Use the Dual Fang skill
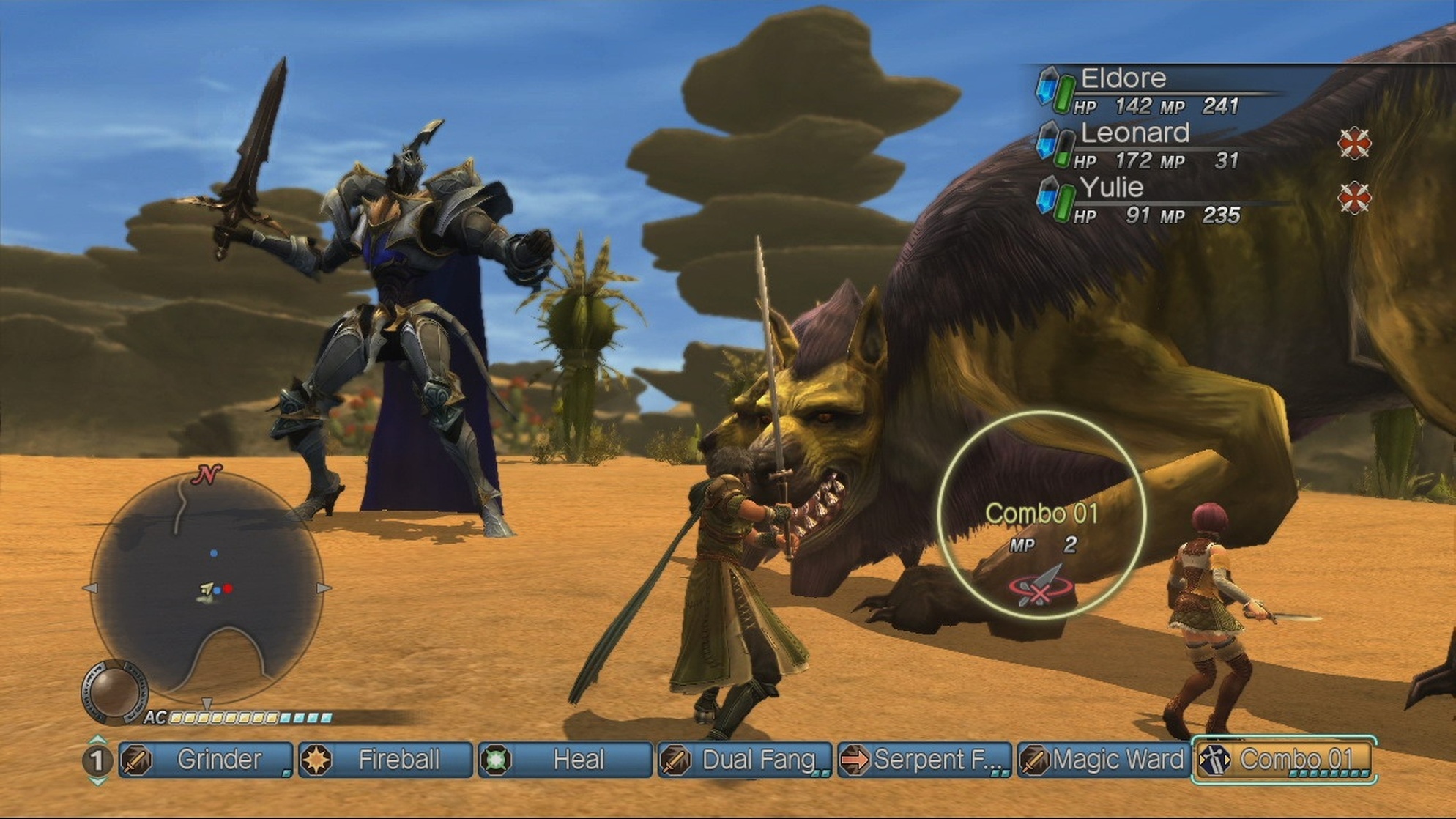 point(744,760)
